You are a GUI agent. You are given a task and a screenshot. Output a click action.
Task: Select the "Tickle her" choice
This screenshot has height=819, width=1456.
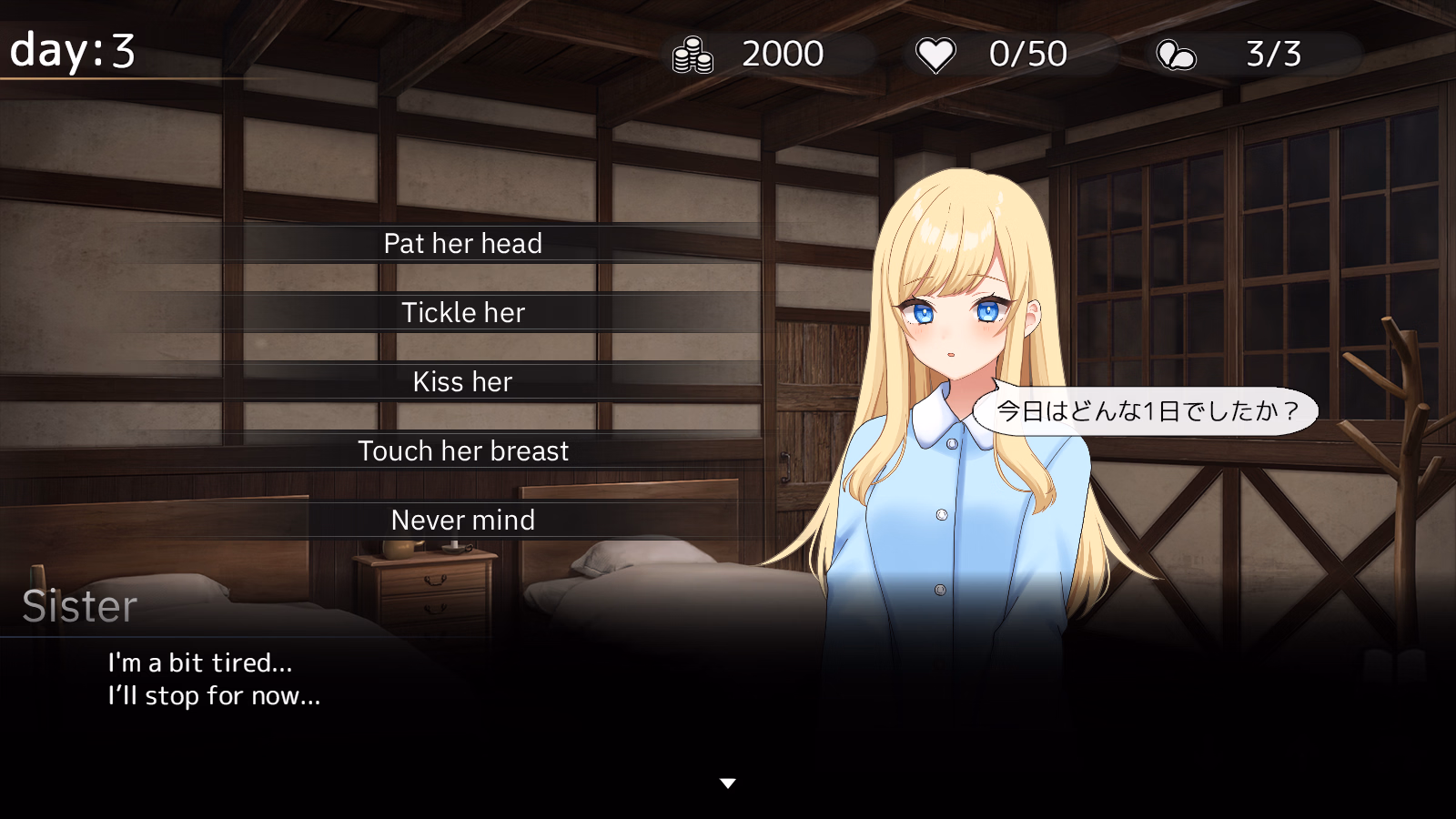coord(463,313)
